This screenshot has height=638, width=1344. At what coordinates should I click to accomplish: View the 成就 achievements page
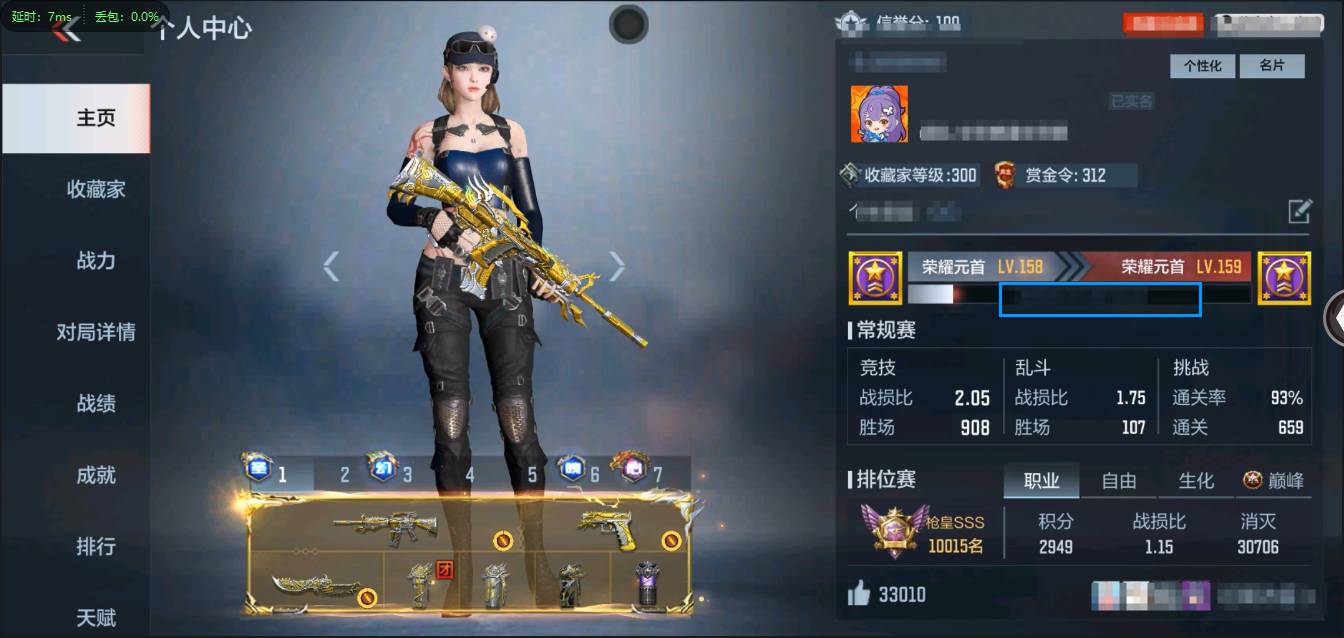(96, 475)
